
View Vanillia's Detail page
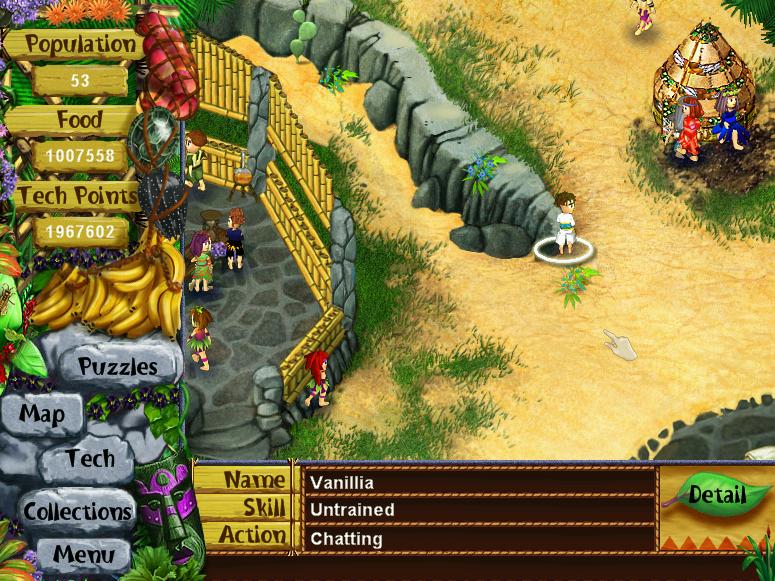[717, 494]
